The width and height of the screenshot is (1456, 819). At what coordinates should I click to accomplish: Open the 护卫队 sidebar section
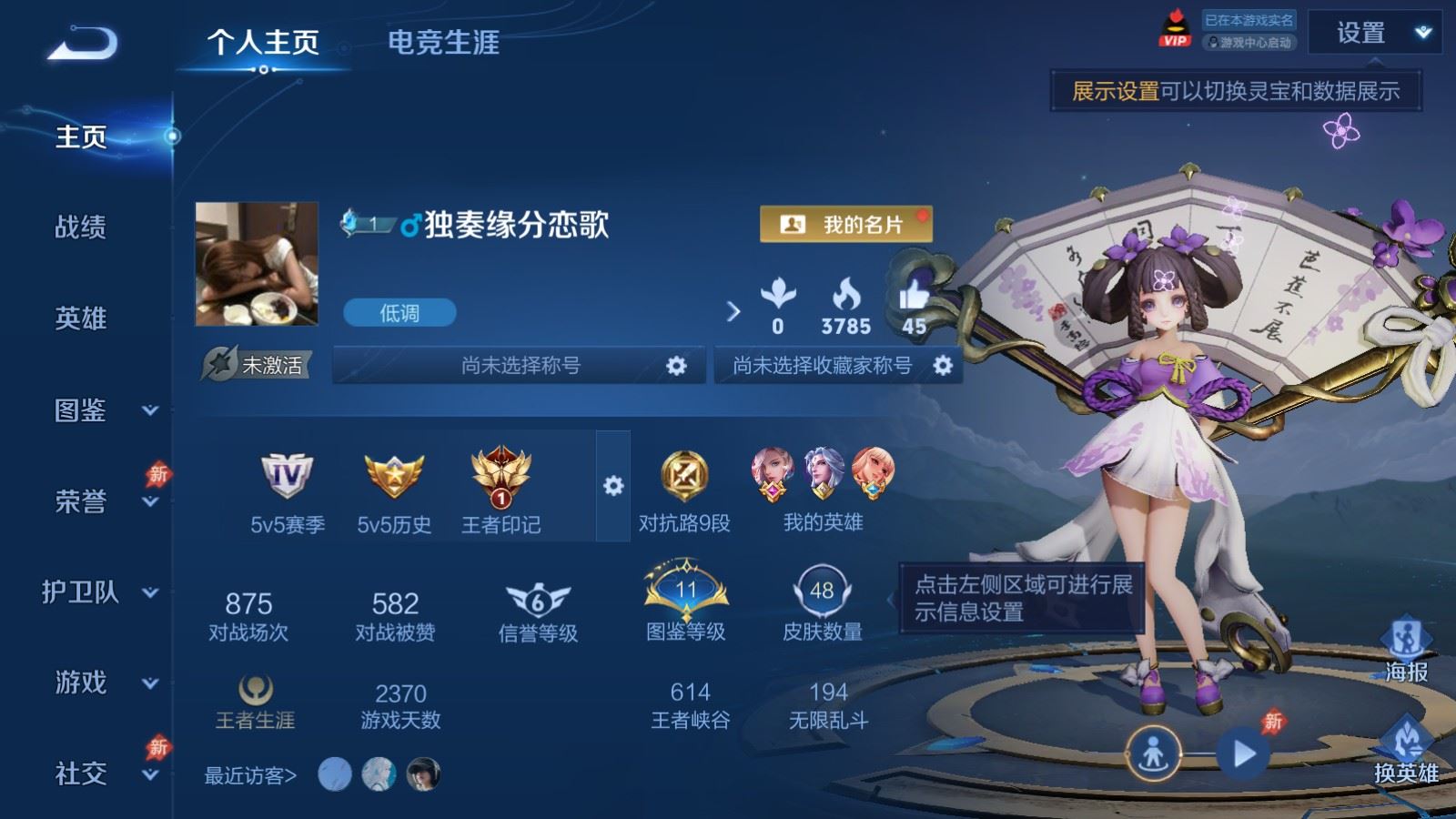pyautogui.click(x=98, y=592)
